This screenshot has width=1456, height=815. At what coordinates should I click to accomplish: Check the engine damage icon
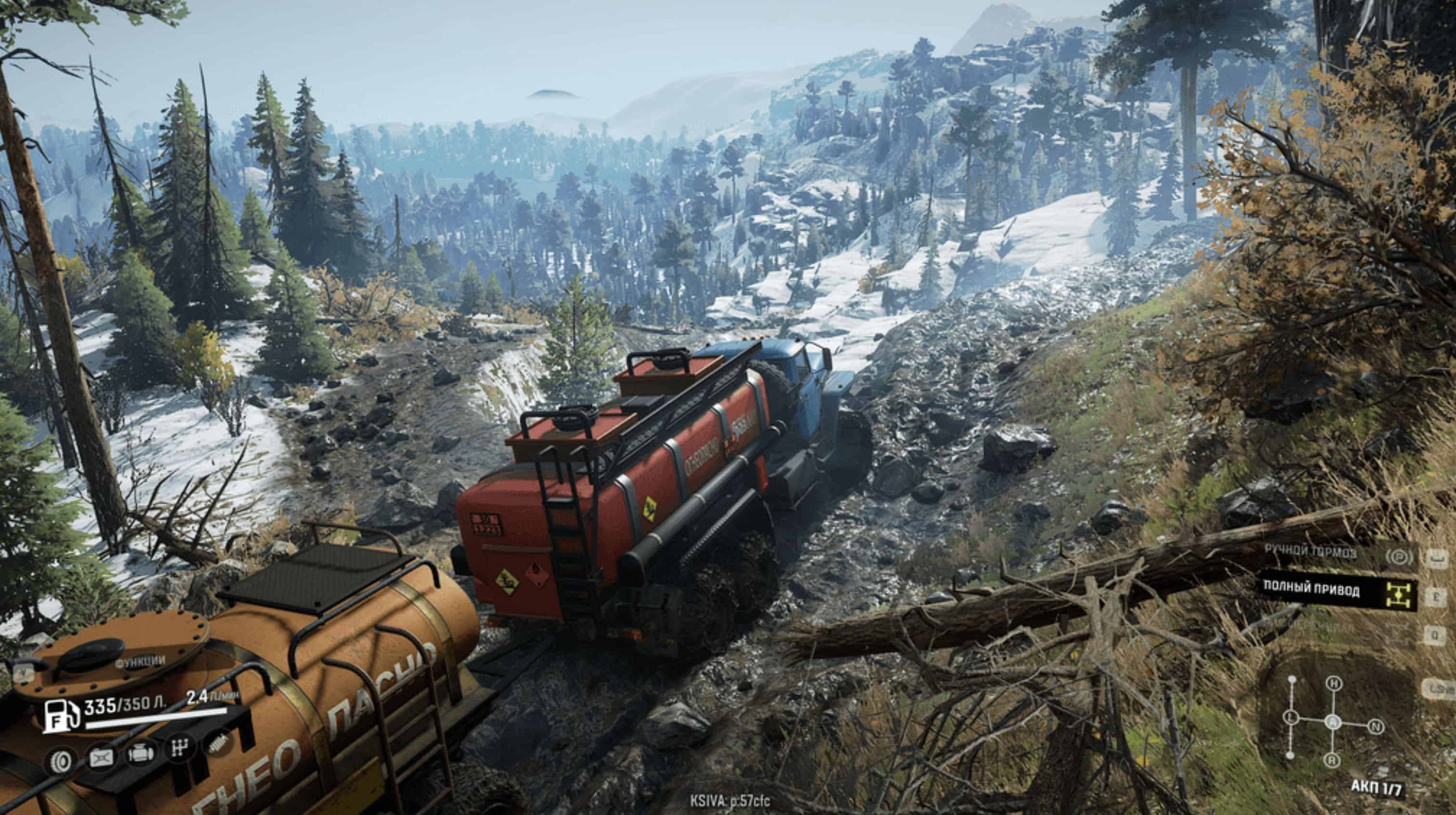pyautogui.click(x=140, y=754)
